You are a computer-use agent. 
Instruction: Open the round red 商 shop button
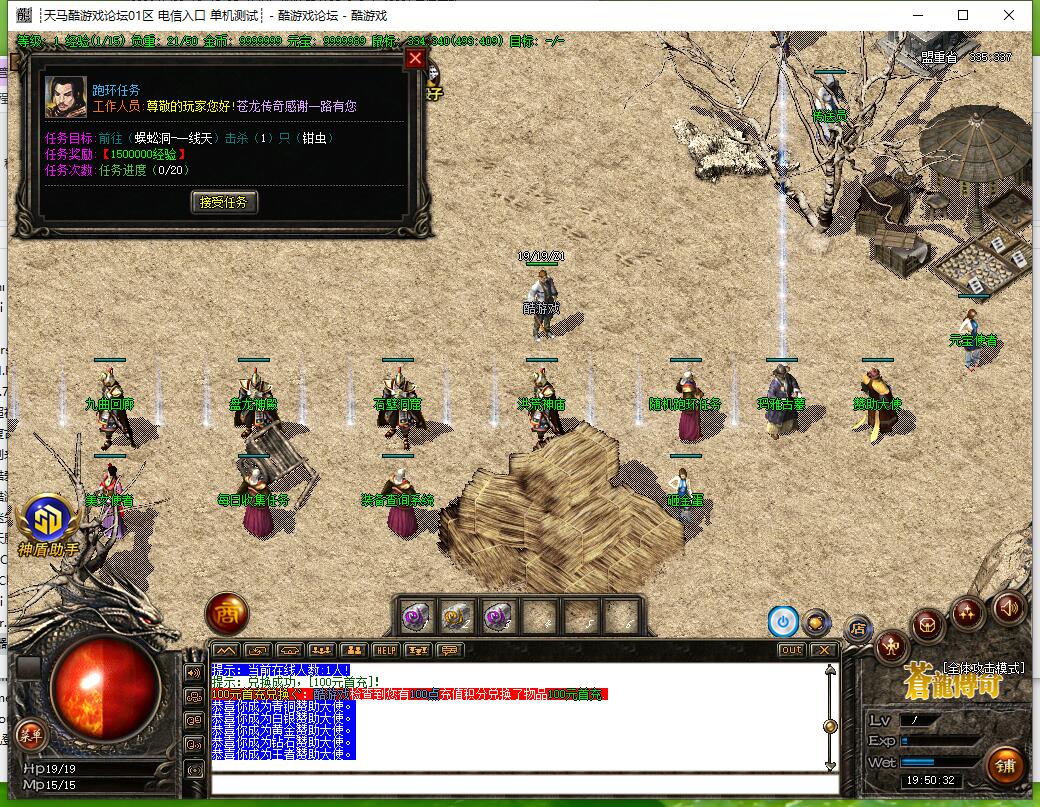227,614
